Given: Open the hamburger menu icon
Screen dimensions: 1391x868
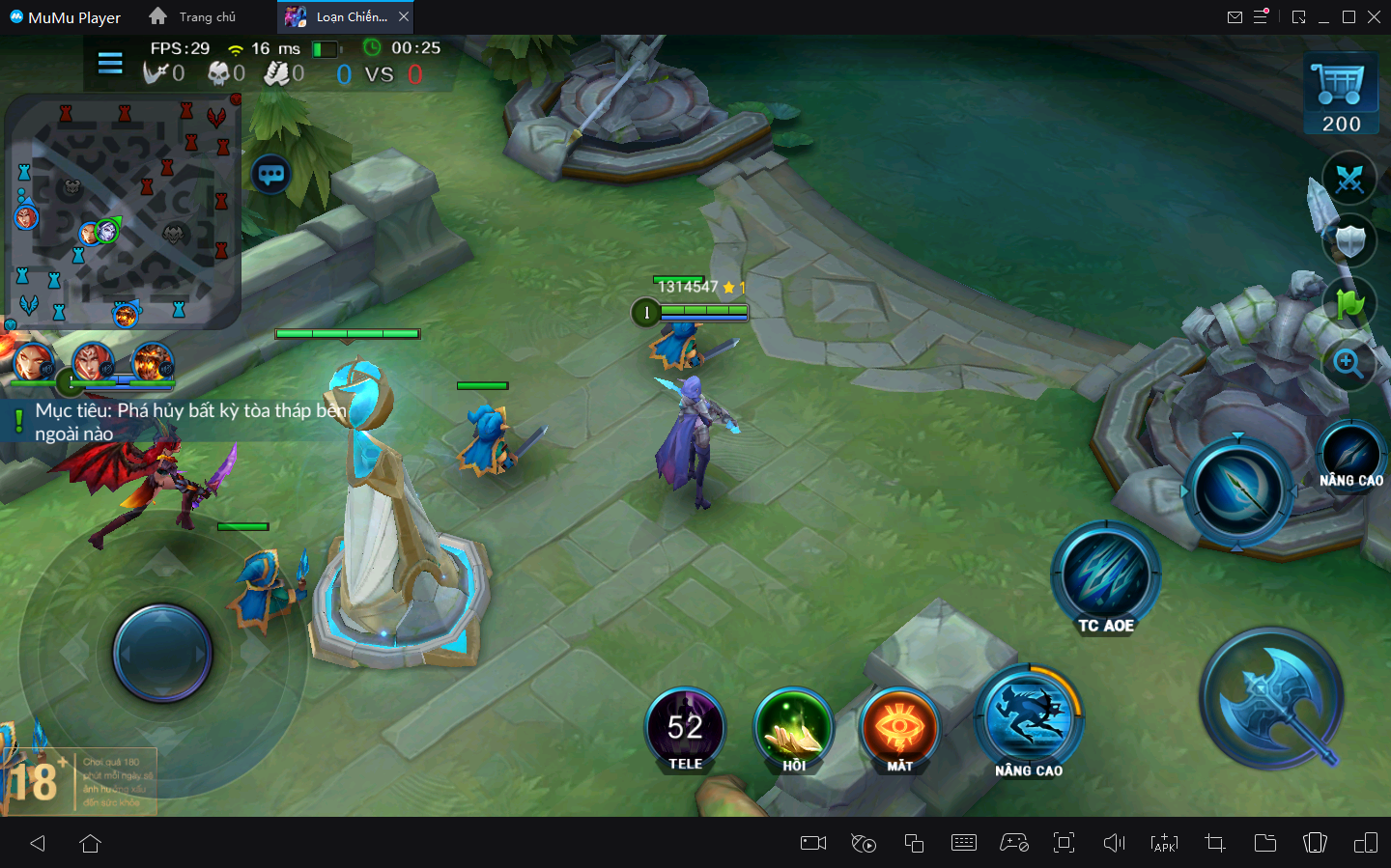Looking at the screenshot, I should tap(110, 64).
